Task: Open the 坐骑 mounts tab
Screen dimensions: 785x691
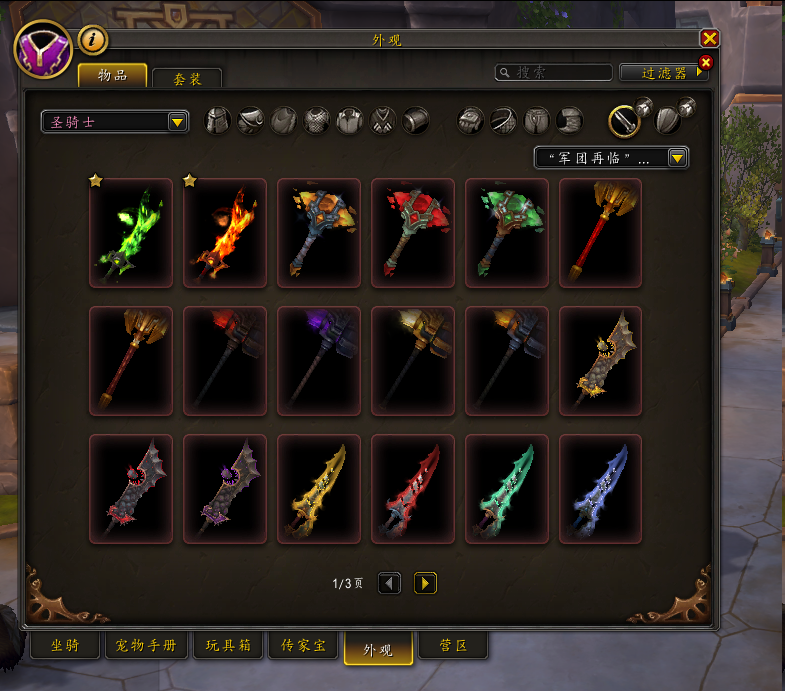Action: pyautogui.click(x=63, y=646)
